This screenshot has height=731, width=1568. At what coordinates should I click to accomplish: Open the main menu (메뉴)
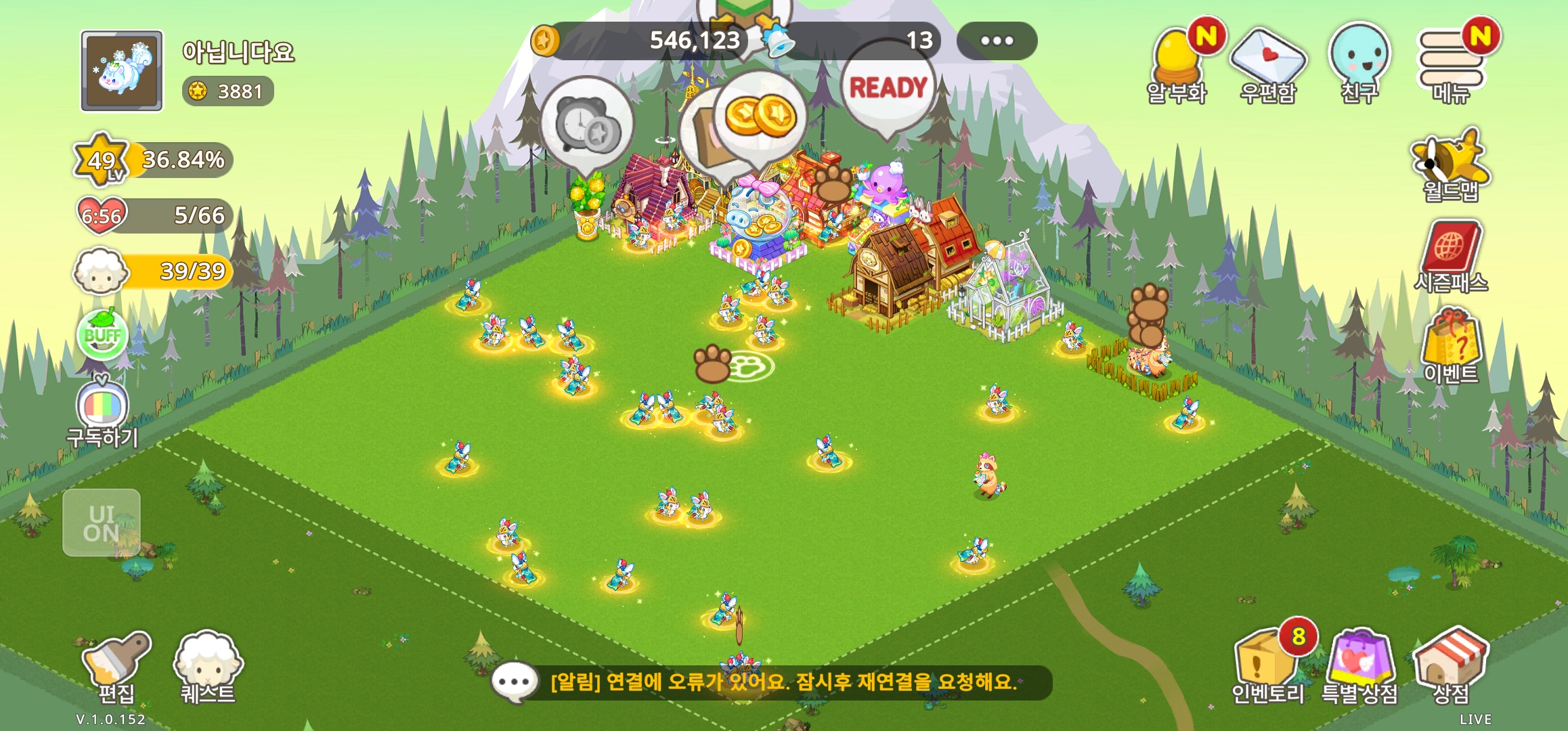(x=1451, y=64)
